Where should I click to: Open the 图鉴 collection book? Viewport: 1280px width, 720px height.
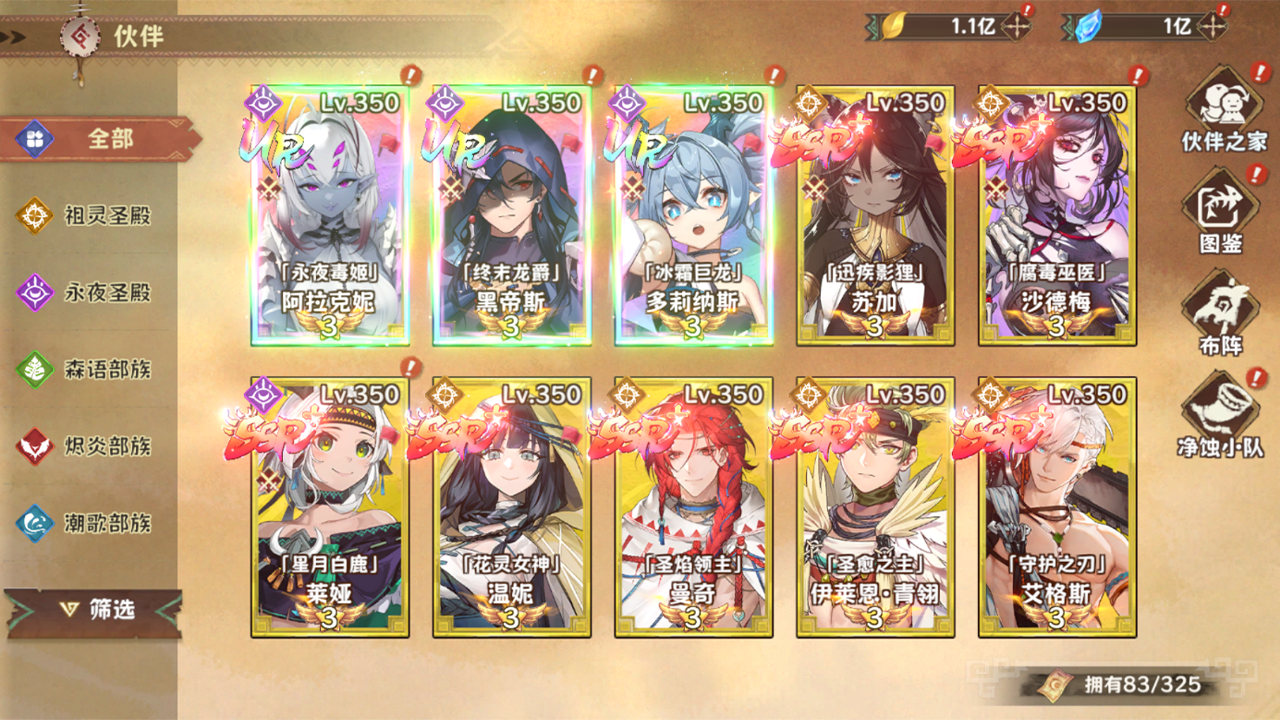pyautogui.click(x=1221, y=212)
